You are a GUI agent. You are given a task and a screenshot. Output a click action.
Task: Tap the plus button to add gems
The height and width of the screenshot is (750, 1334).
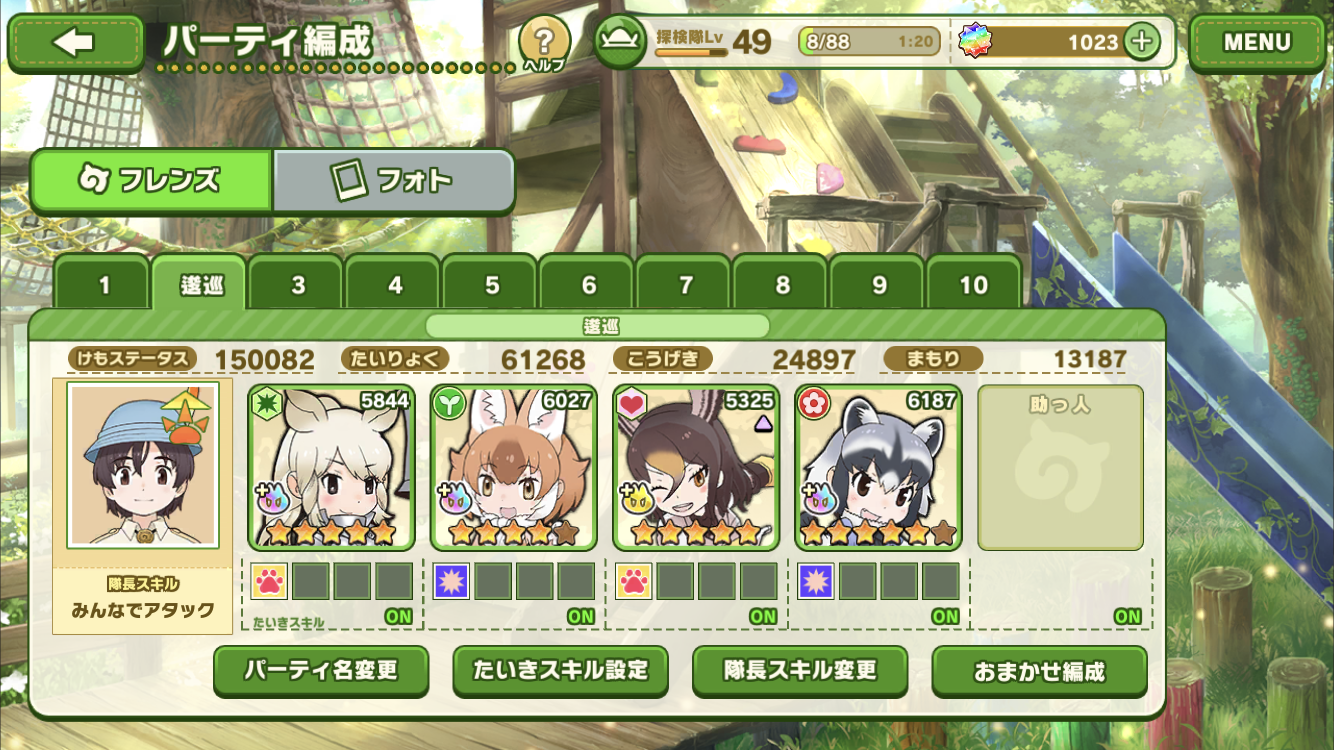point(1141,42)
